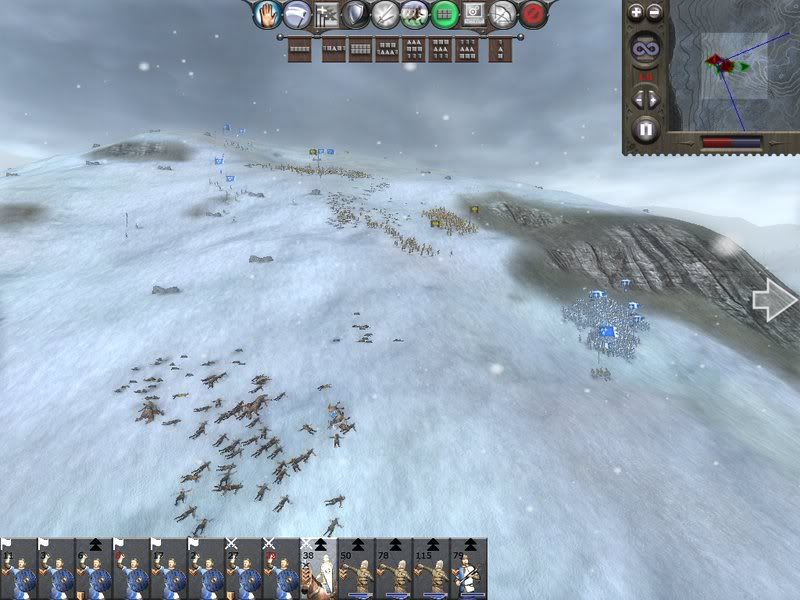This screenshot has width=800, height=600.
Task: Click the large arrow on right edge
Action: coord(773,302)
